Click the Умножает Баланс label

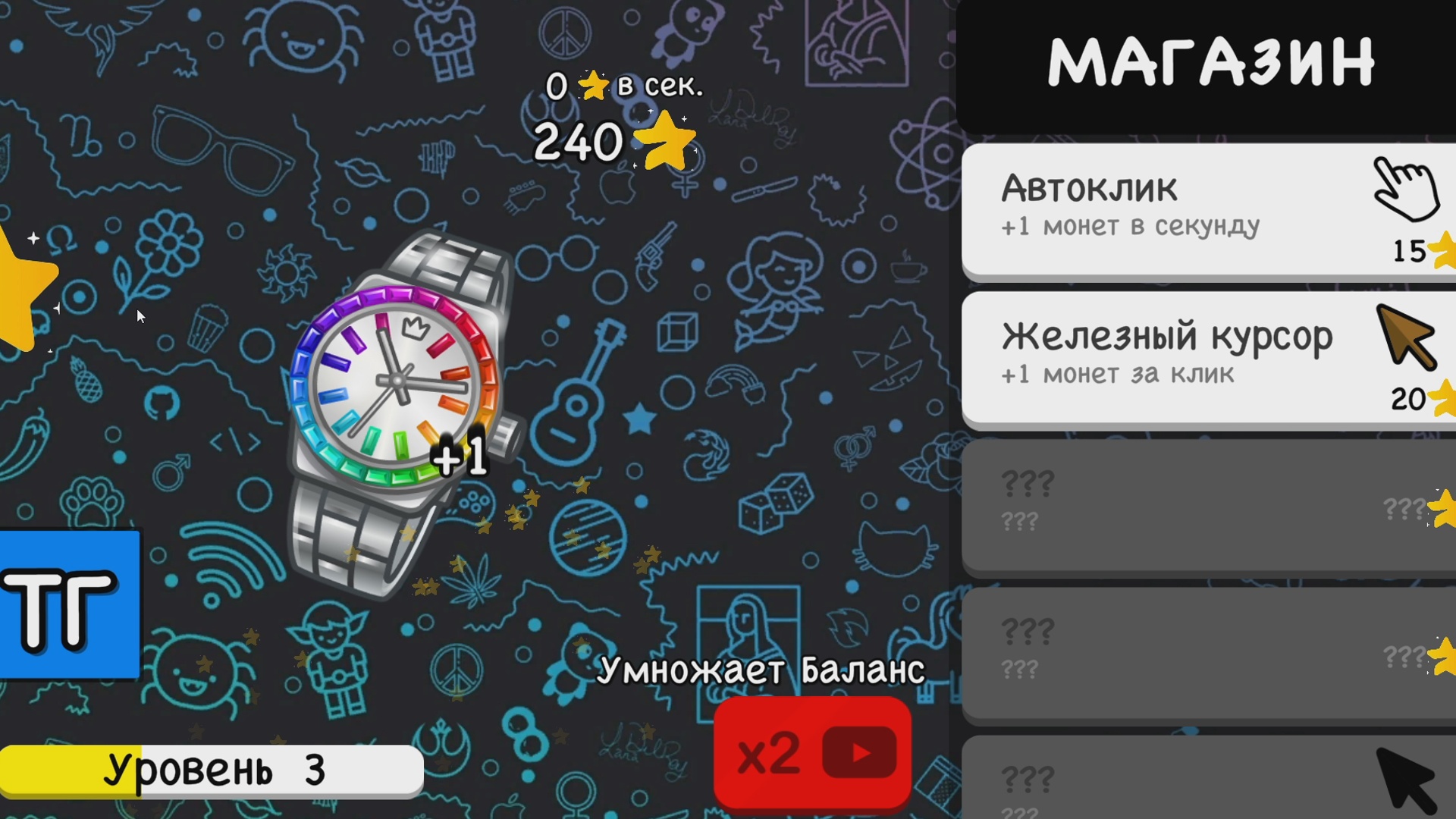click(x=762, y=667)
